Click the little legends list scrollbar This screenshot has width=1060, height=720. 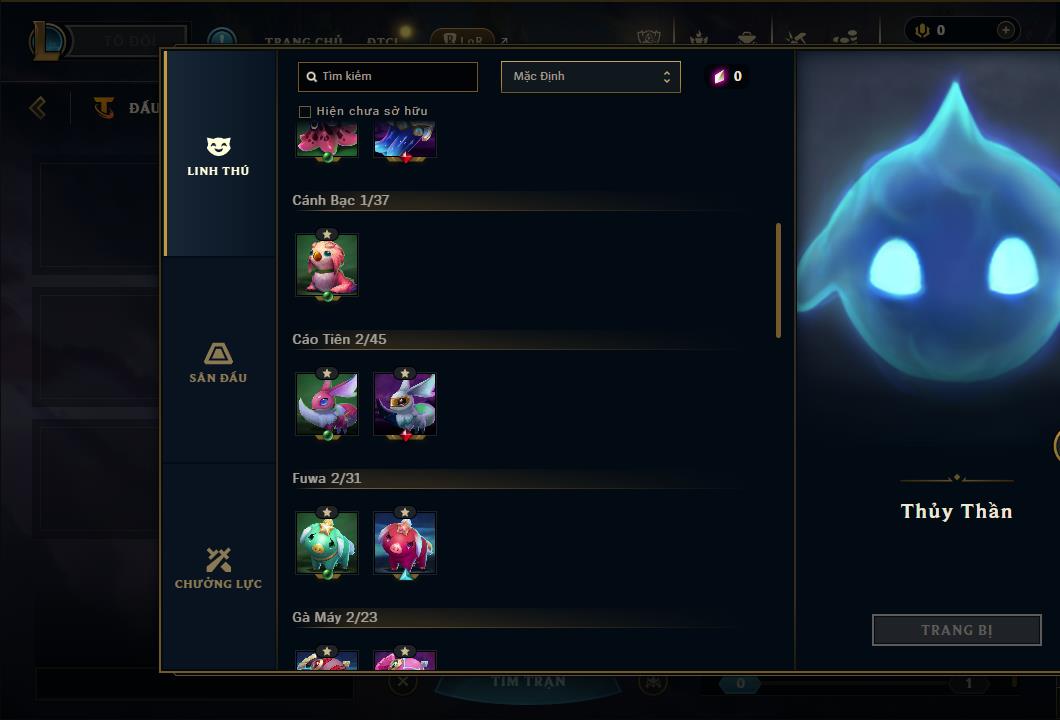point(778,280)
